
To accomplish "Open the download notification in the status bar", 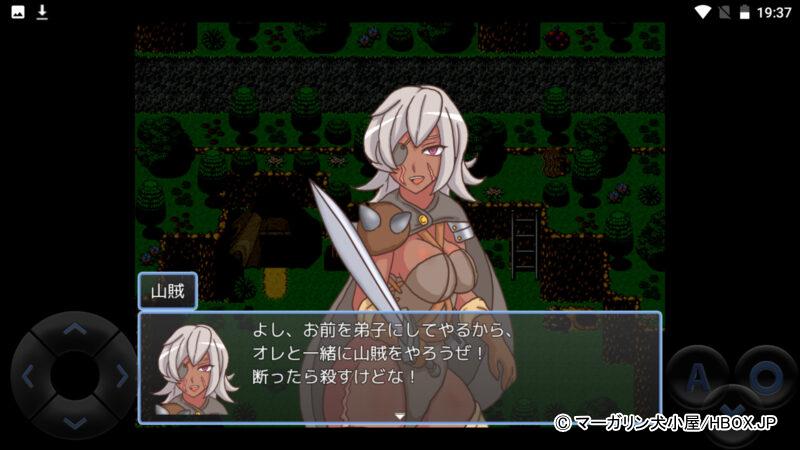I will 42,12.
